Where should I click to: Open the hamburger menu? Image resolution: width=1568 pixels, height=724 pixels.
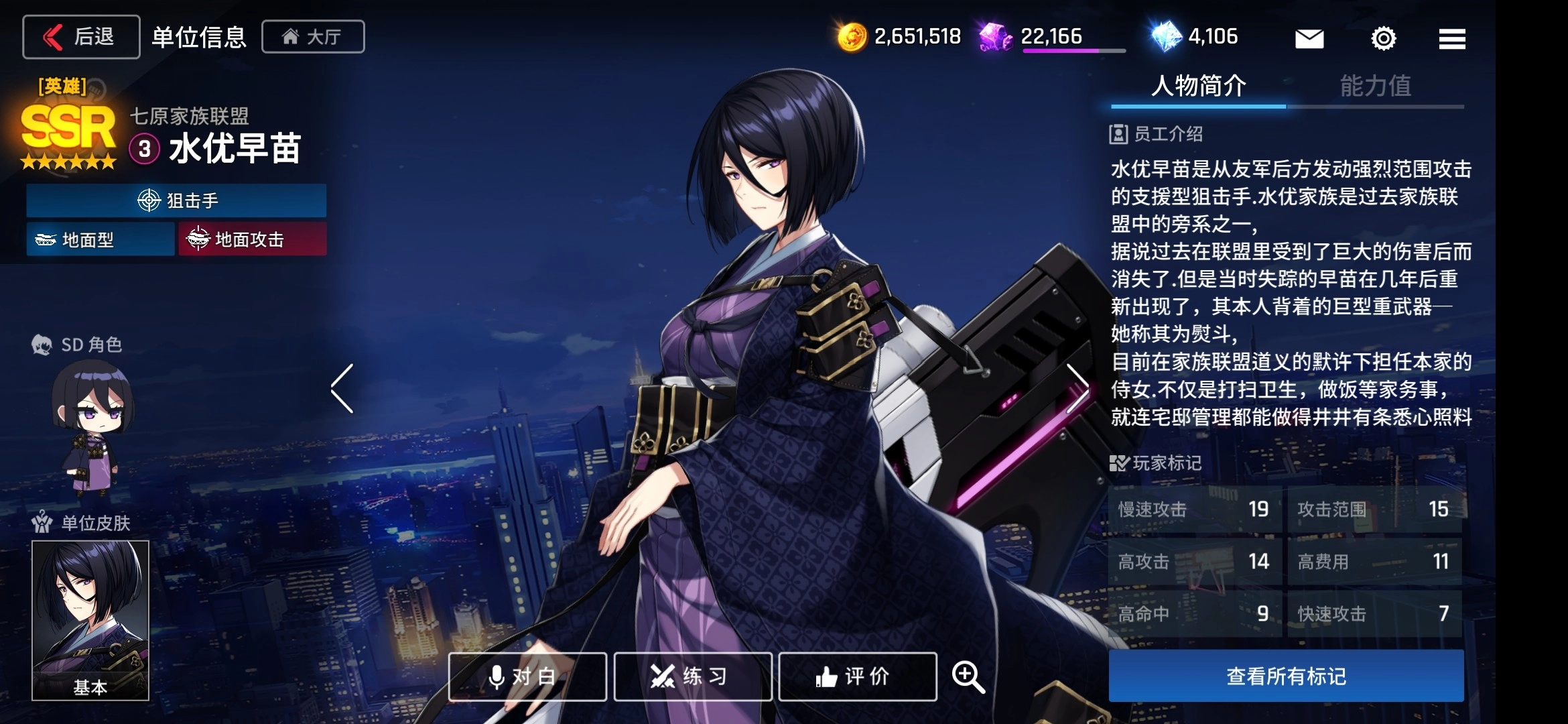click(x=1451, y=39)
